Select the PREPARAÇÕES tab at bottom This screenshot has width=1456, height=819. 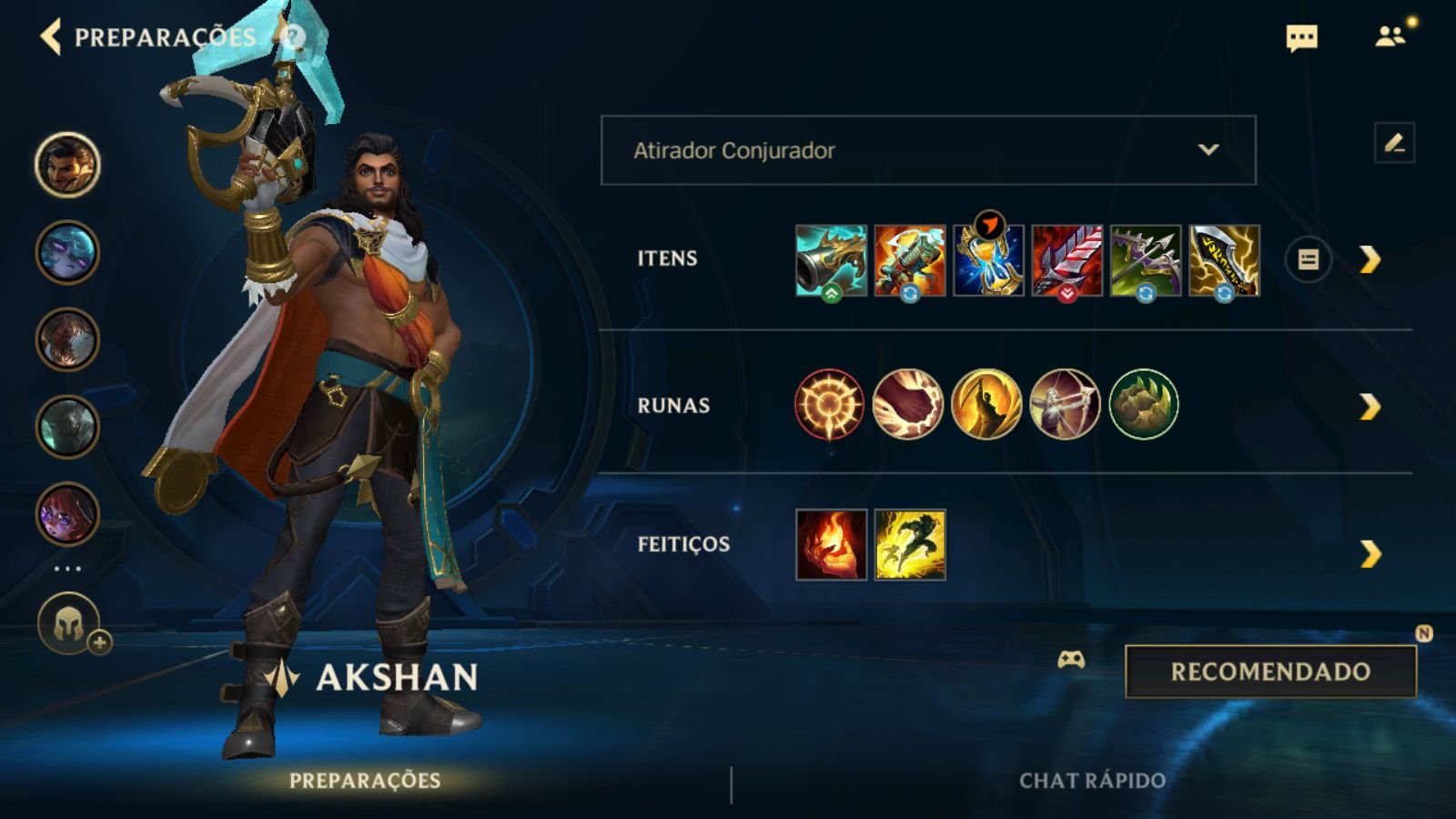[x=364, y=780]
